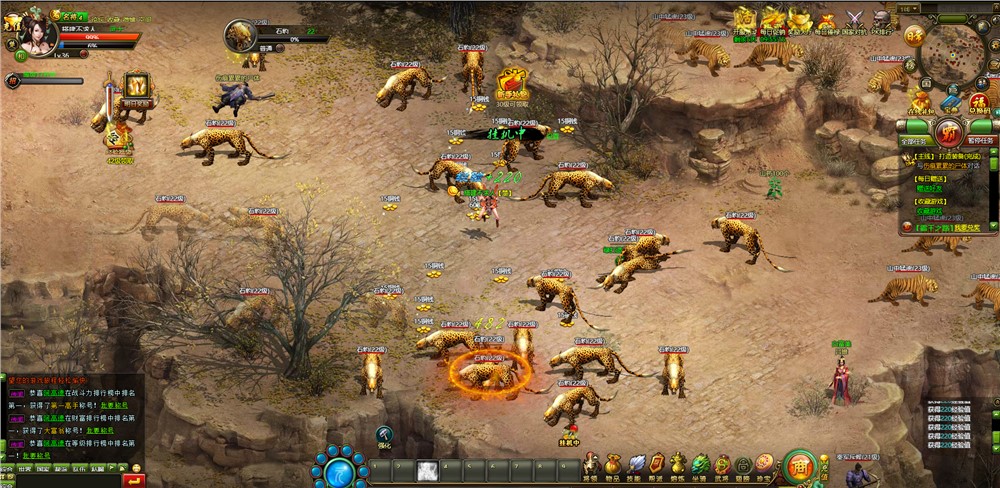
Task: Open the round 商 shop button
Action: [x=799, y=466]
